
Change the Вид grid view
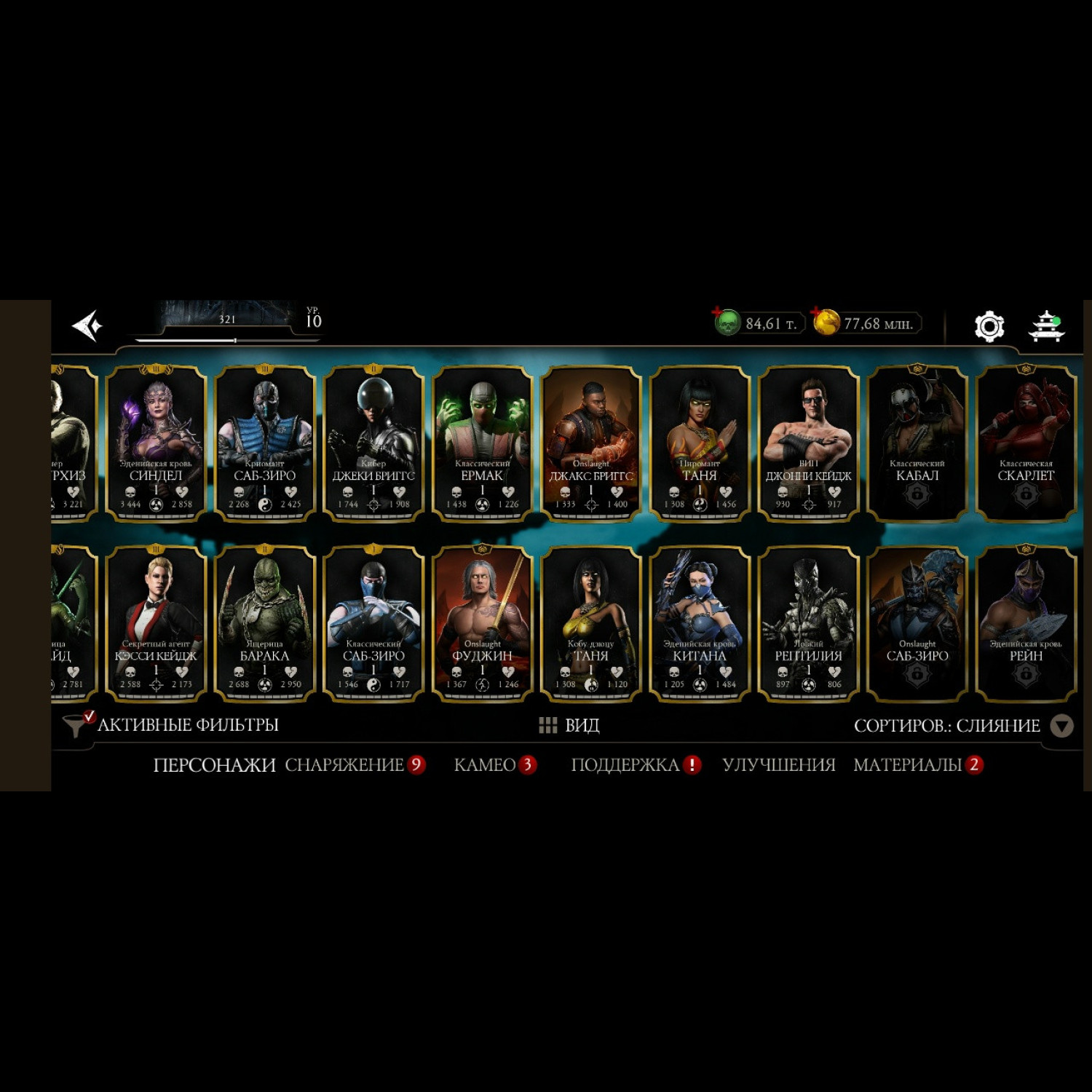point(569,725)
